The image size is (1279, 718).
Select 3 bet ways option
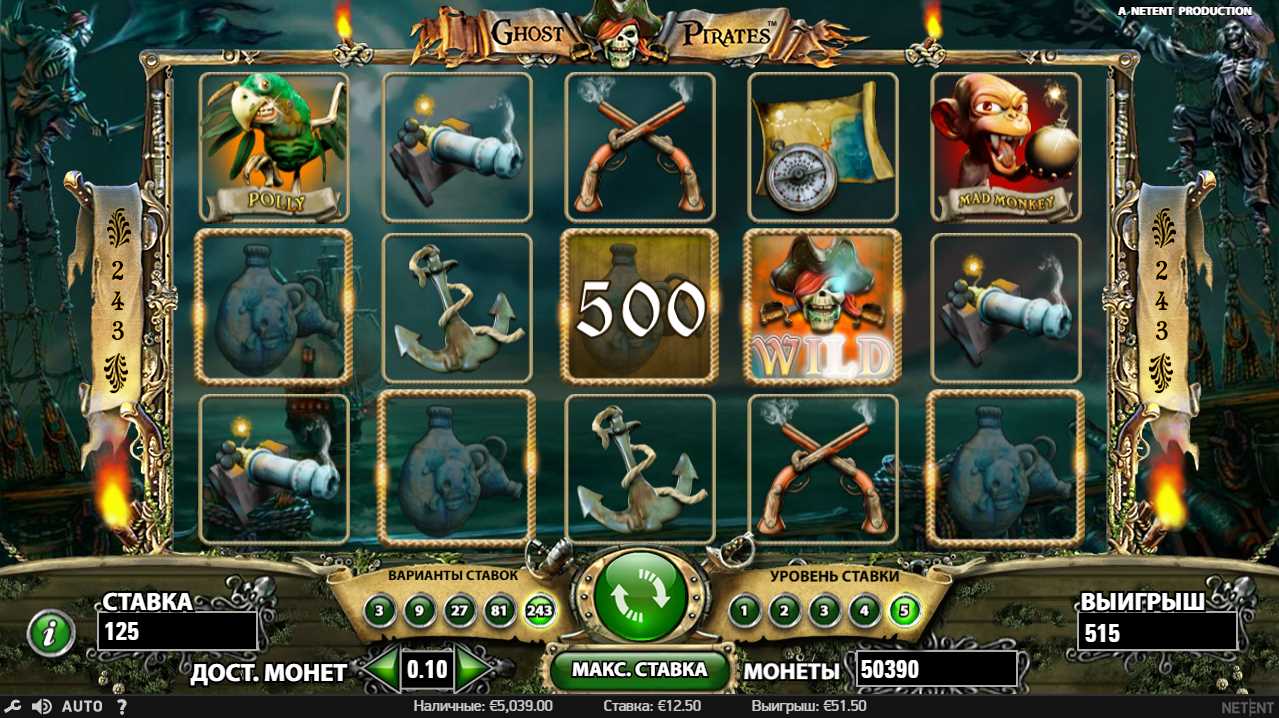click(379, 609)
